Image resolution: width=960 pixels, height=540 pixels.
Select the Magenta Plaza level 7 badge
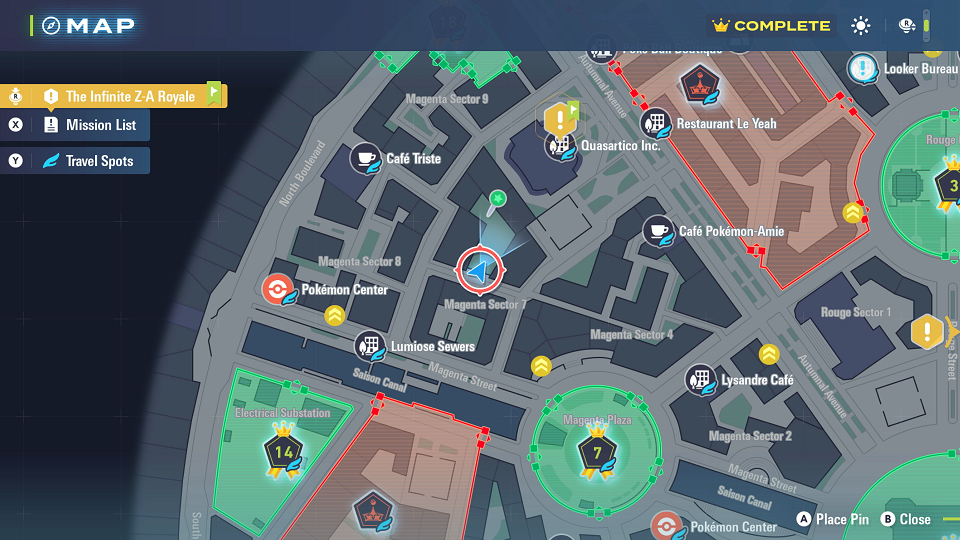click(596, 452)
